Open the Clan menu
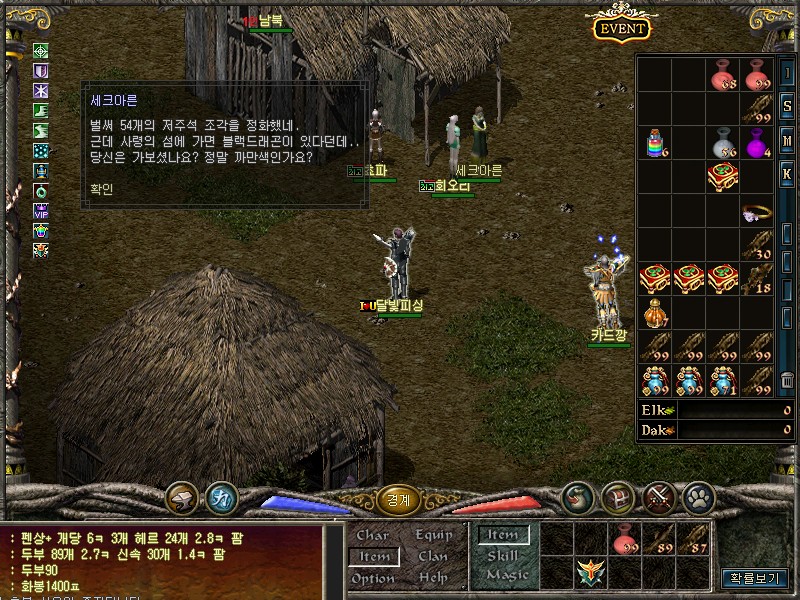 click(433, 556)
